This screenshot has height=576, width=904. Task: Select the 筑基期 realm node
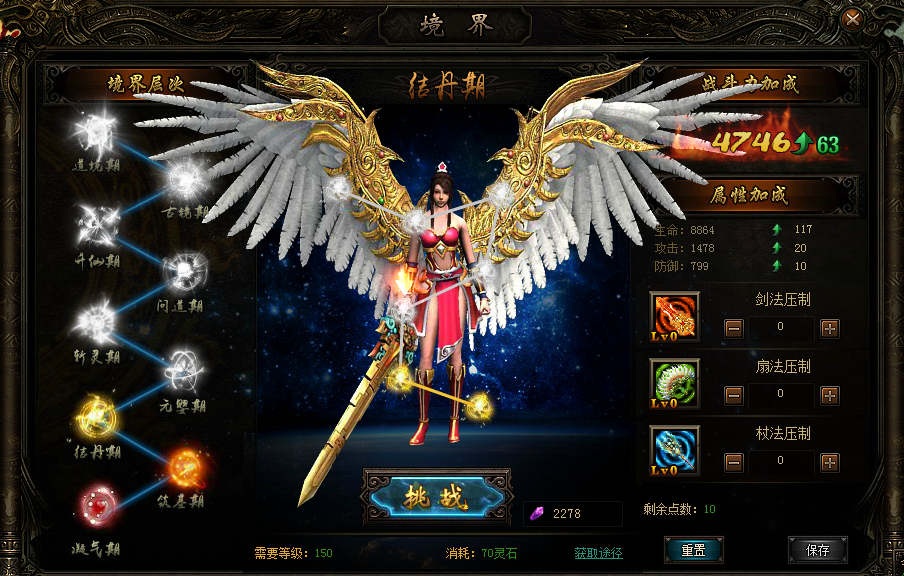pos(184,466)
